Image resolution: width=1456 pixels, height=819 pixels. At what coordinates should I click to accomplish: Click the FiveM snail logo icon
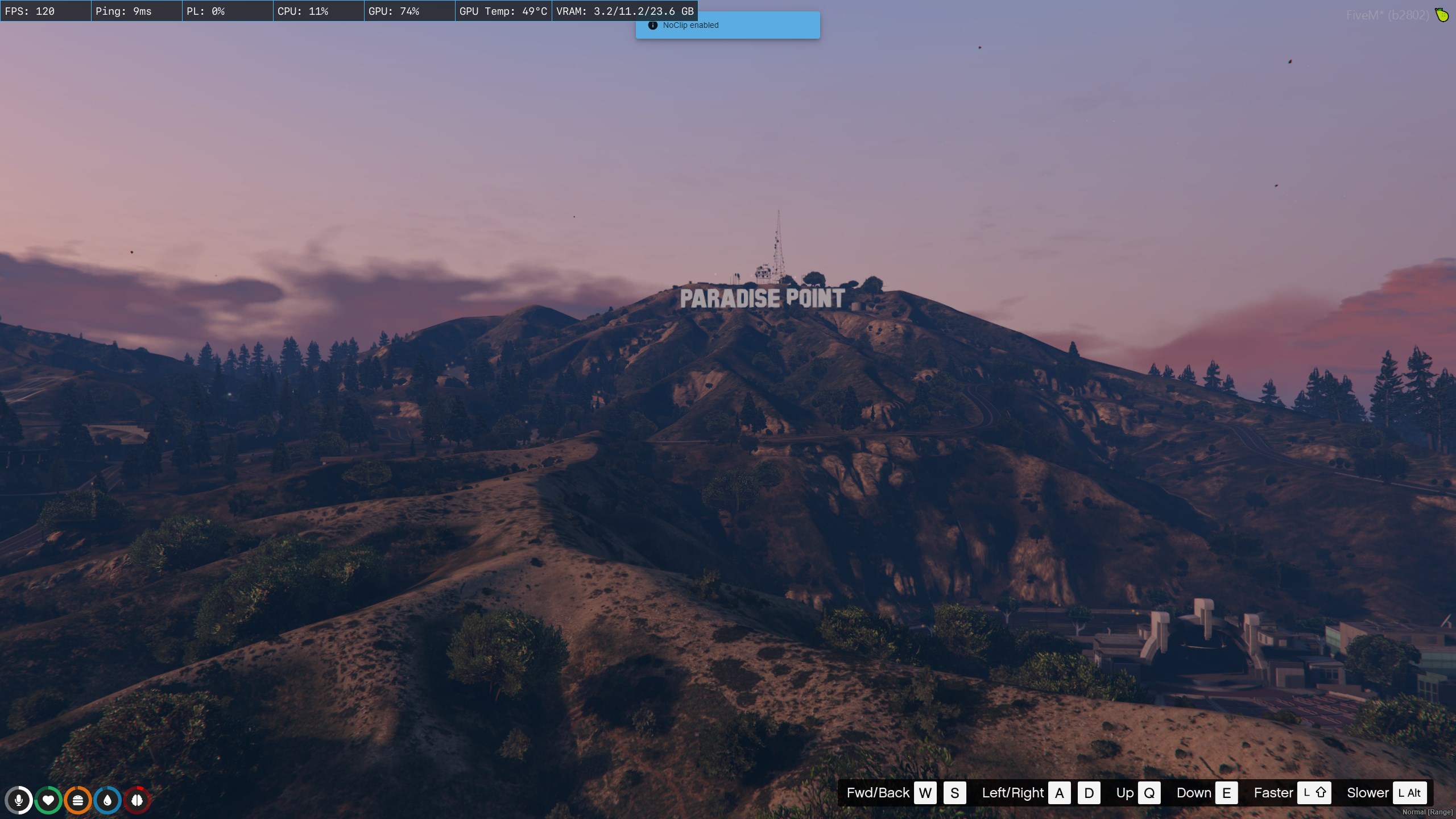pos(1442,15)
